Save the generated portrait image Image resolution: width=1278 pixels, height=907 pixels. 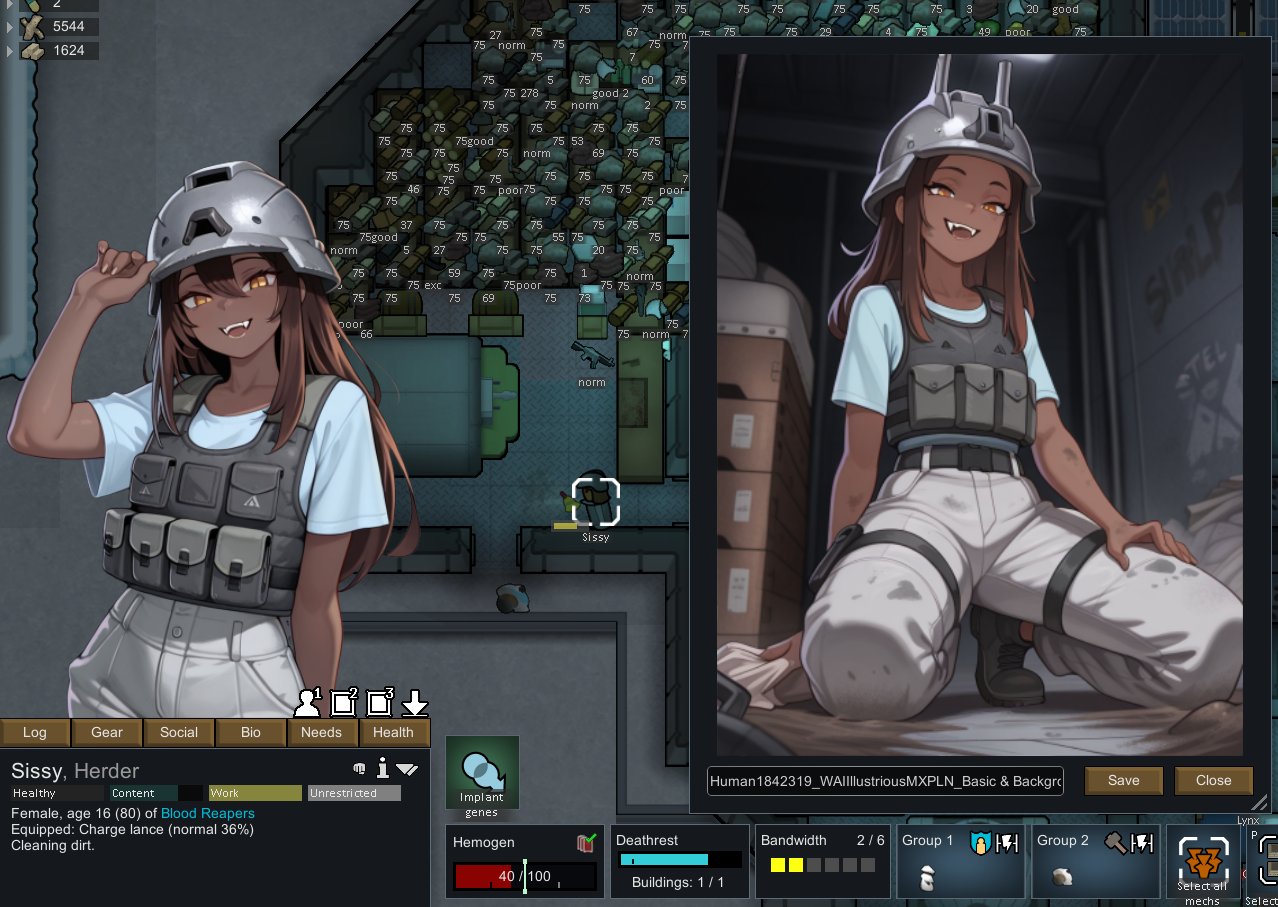tap(1123, 781)
